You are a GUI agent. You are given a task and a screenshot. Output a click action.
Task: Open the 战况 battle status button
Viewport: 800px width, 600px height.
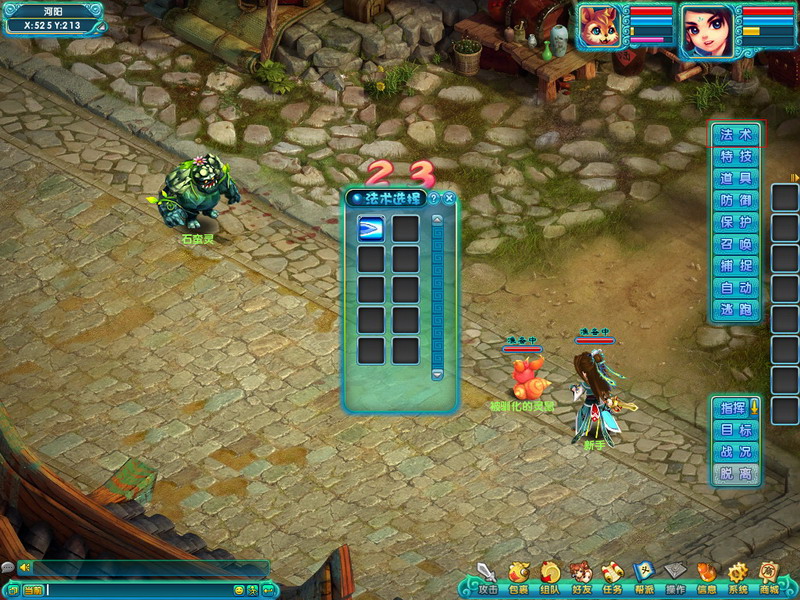click(x=736, y=452)
